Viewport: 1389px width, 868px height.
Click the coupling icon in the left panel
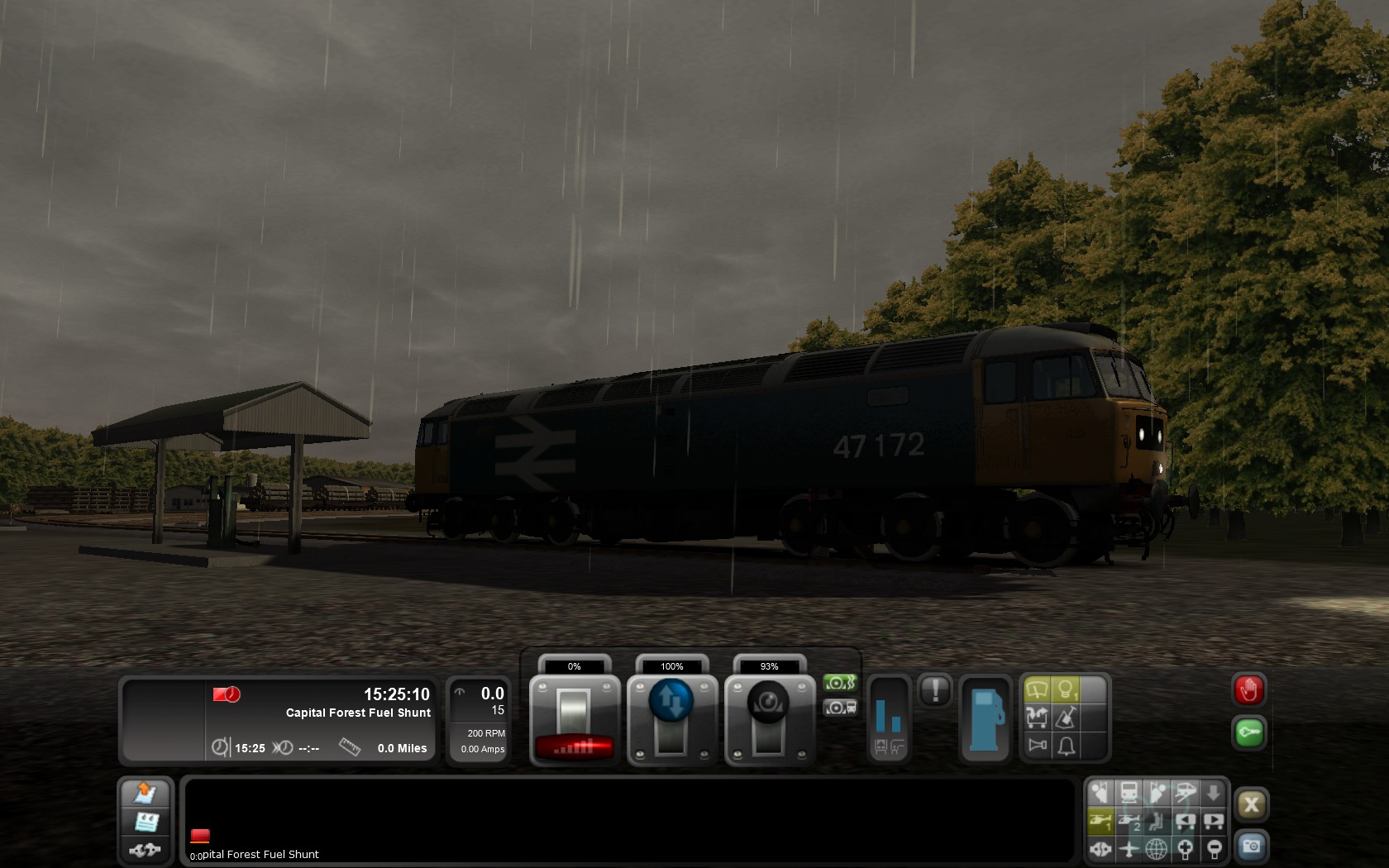[145, 849]
